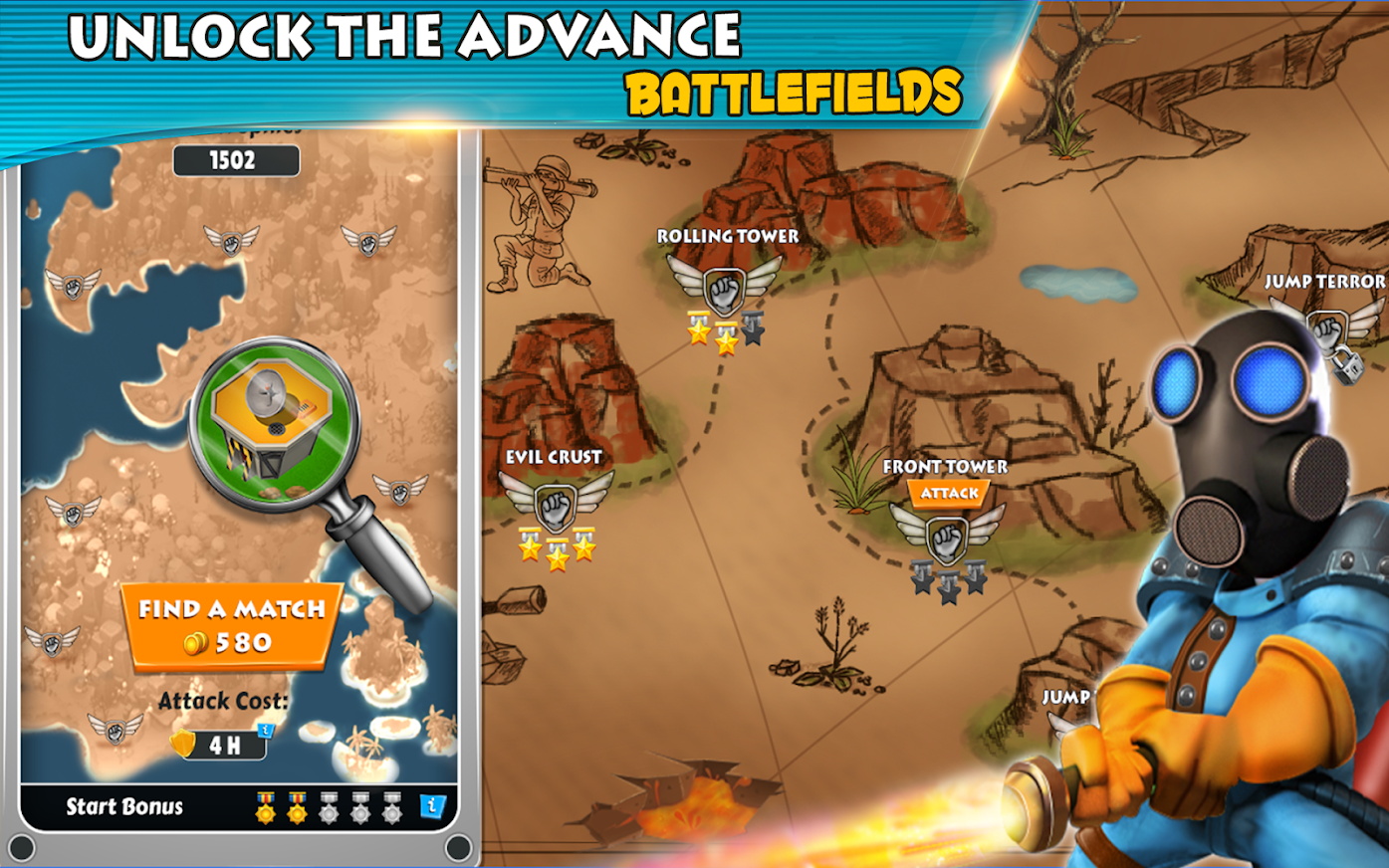The image size is (1389, 868).
Task: Open the Start Bonus info icon
Action: click(433, 807)
